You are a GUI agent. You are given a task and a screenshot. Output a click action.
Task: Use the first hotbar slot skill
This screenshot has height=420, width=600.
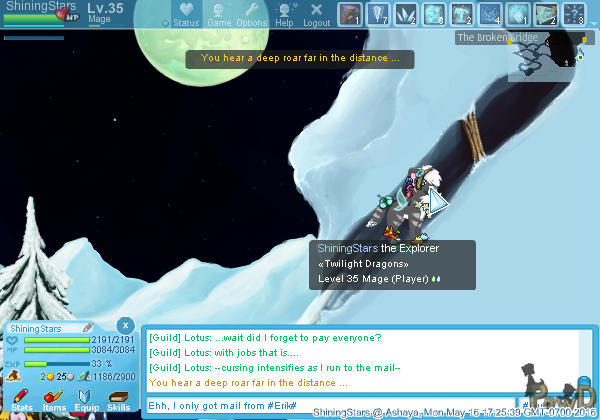350,14
